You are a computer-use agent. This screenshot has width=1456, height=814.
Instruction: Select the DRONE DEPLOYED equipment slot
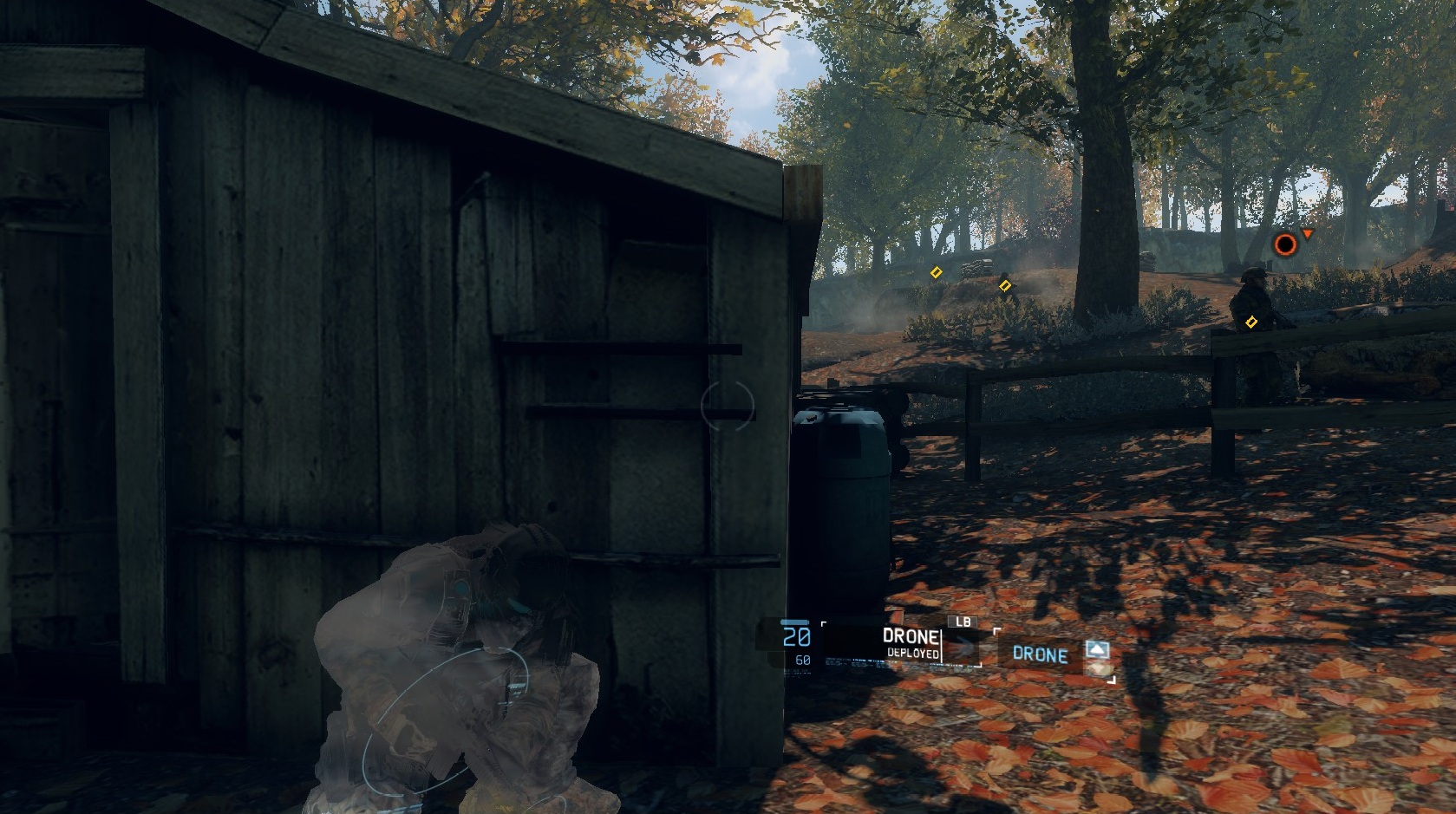tap(900, 643)
